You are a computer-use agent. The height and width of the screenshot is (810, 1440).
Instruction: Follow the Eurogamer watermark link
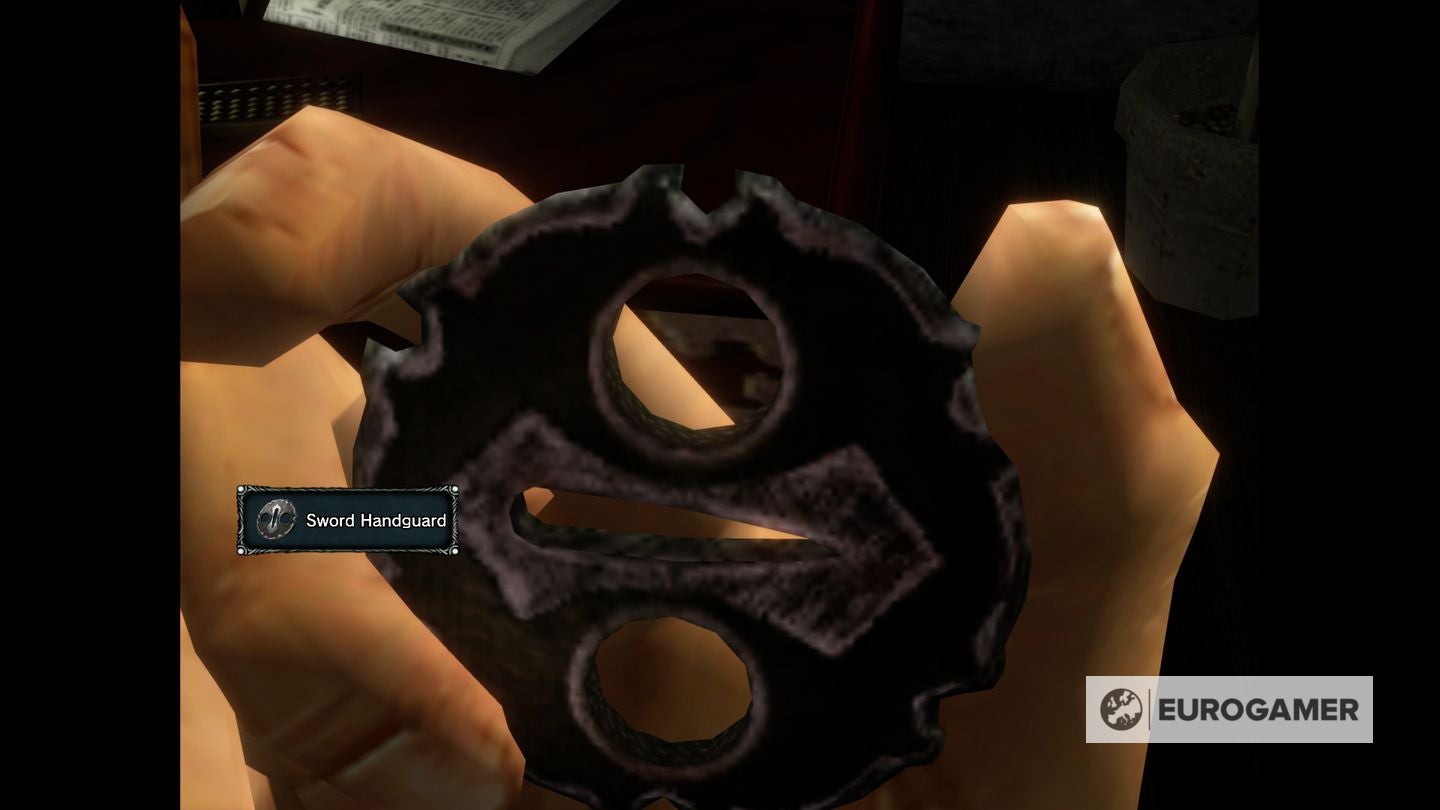(1230, 711)
